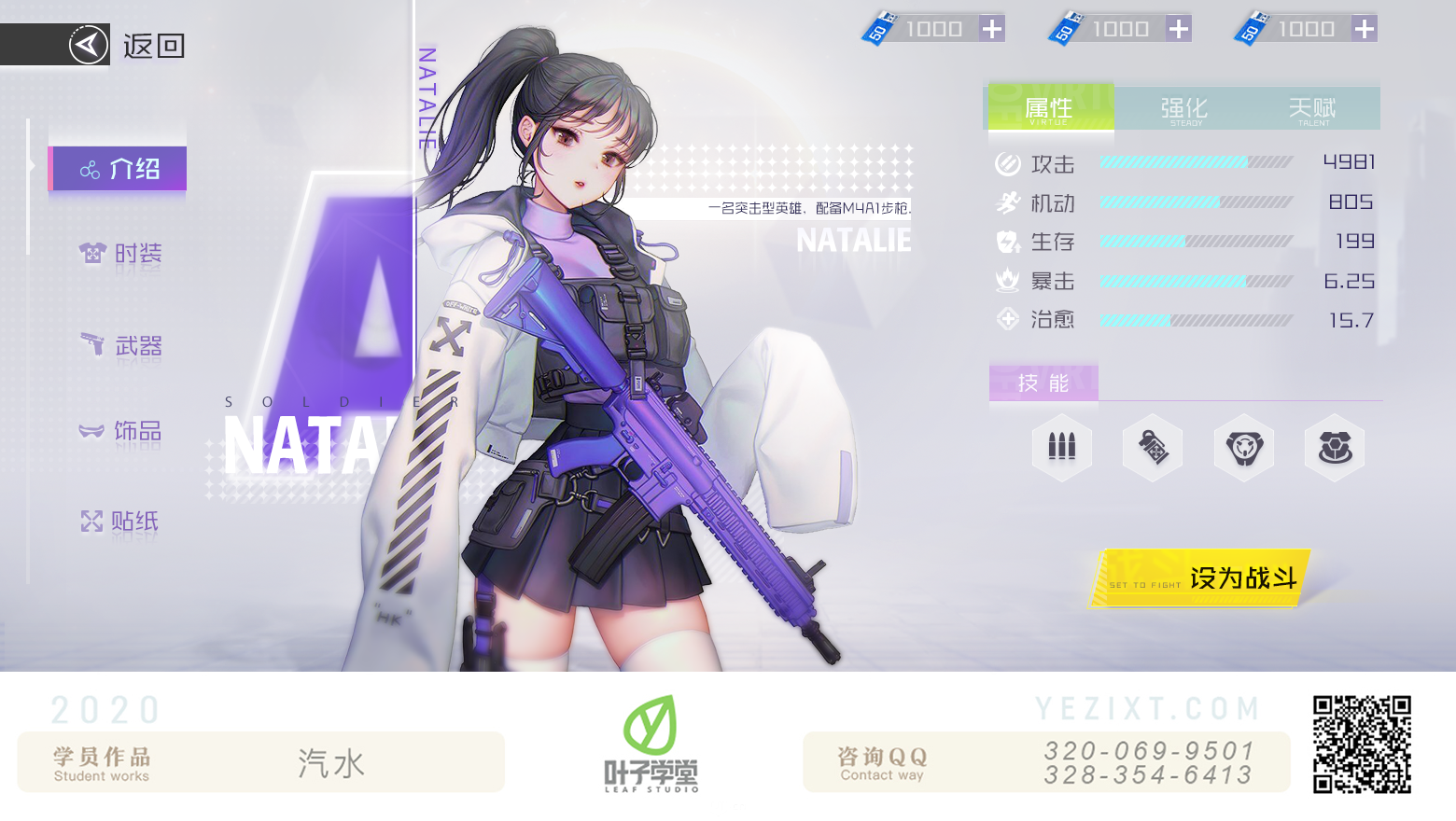Viewport: 1456px width, 821px height.
Task: Switch to the 属性 attributes tab
Action: pos(1050,109)
